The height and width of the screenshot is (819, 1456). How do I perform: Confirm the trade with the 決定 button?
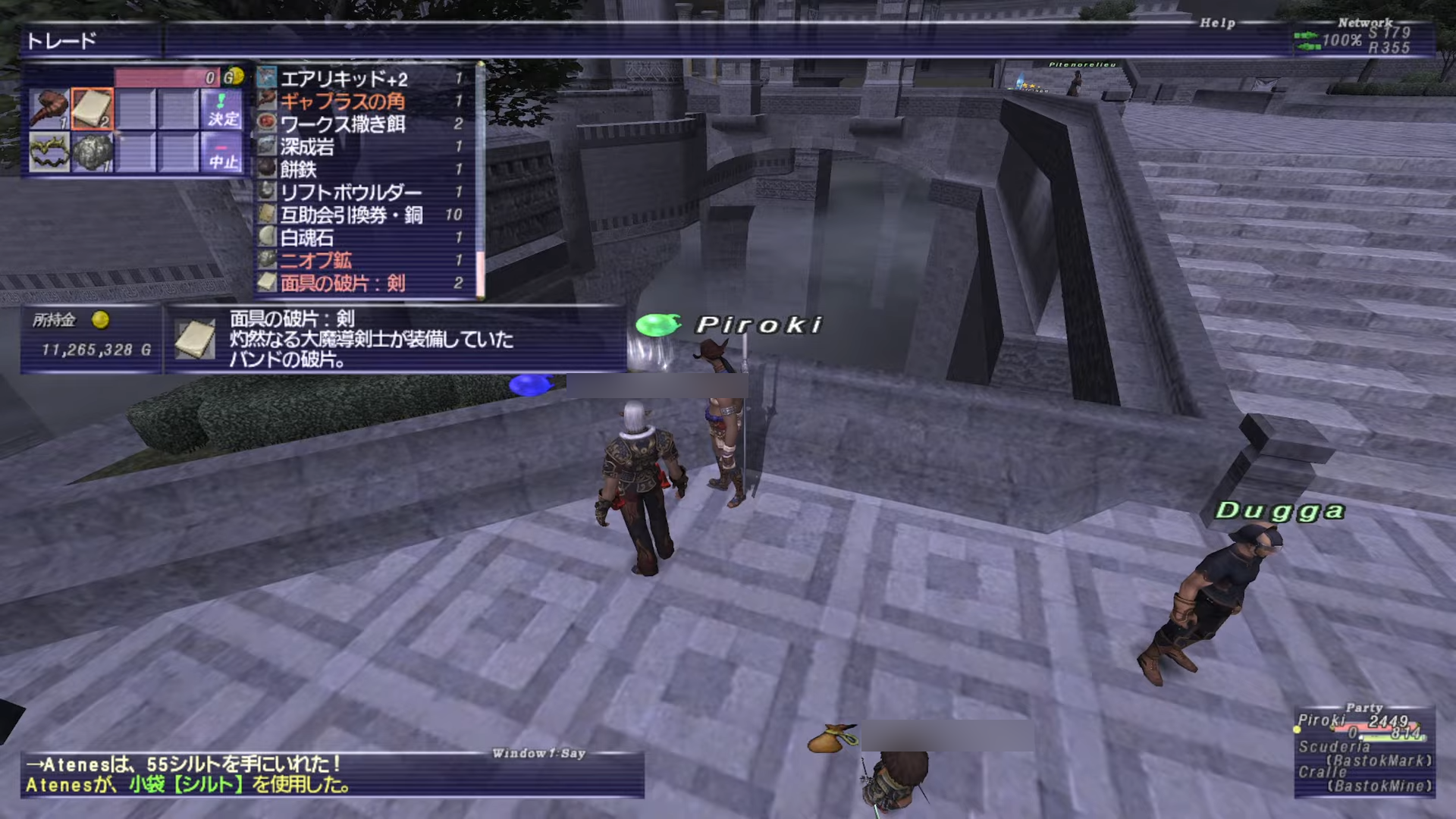[223, 109]
